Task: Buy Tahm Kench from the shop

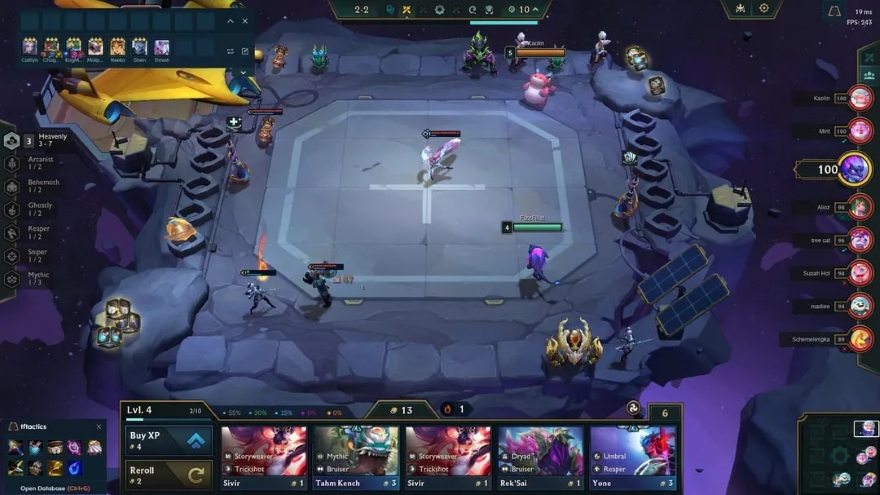Action: pos(356,457)
